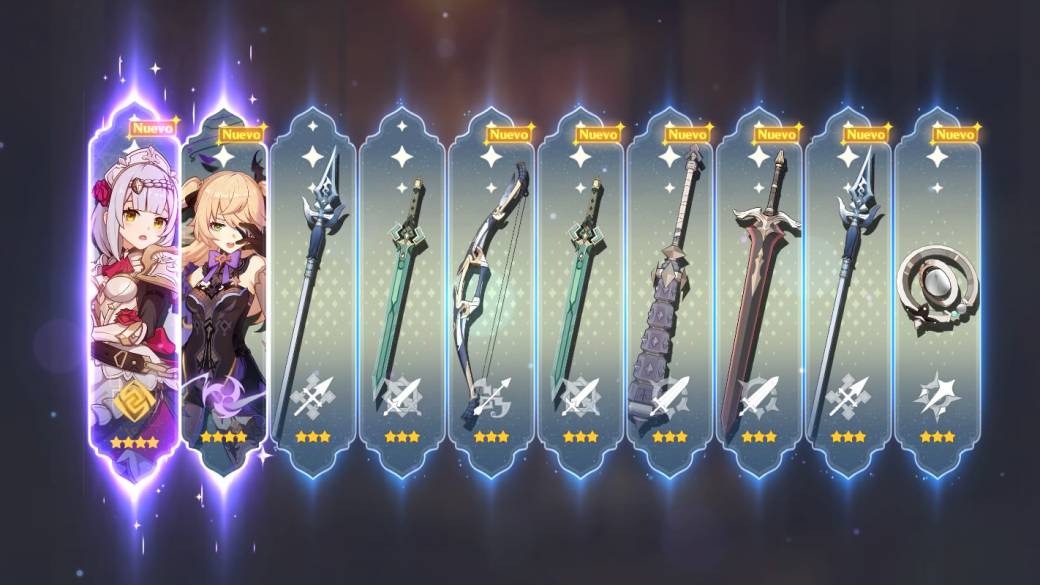Choose the round catalyst orb card
The image size is (1040, 585).
pyautogui.click(x=937, y=290)
